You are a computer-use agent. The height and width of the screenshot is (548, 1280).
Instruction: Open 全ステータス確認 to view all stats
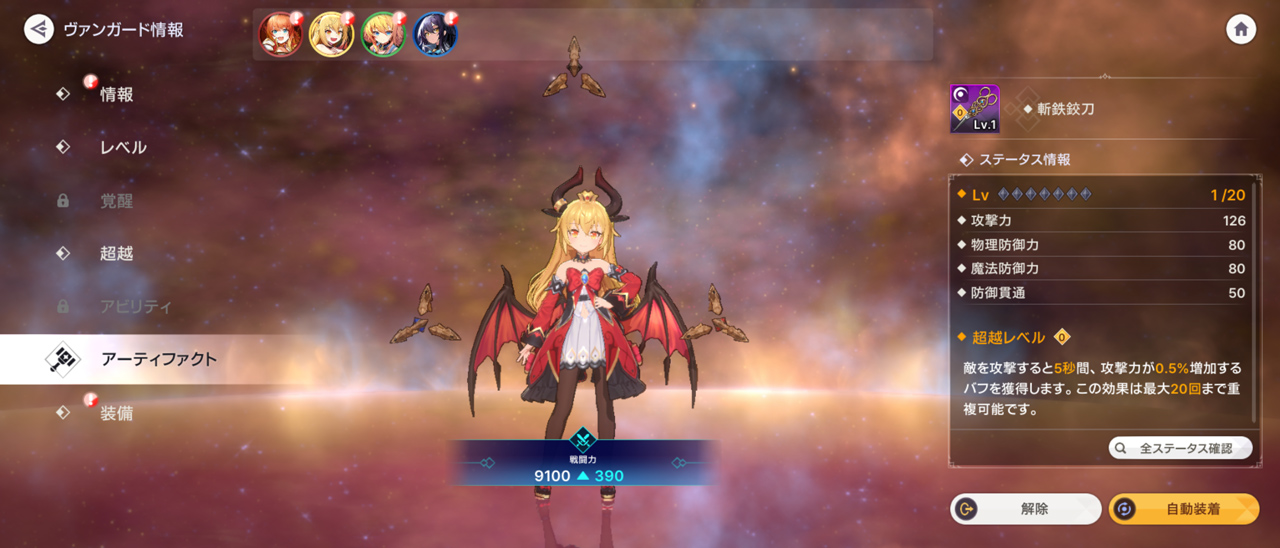(1180, 448)
